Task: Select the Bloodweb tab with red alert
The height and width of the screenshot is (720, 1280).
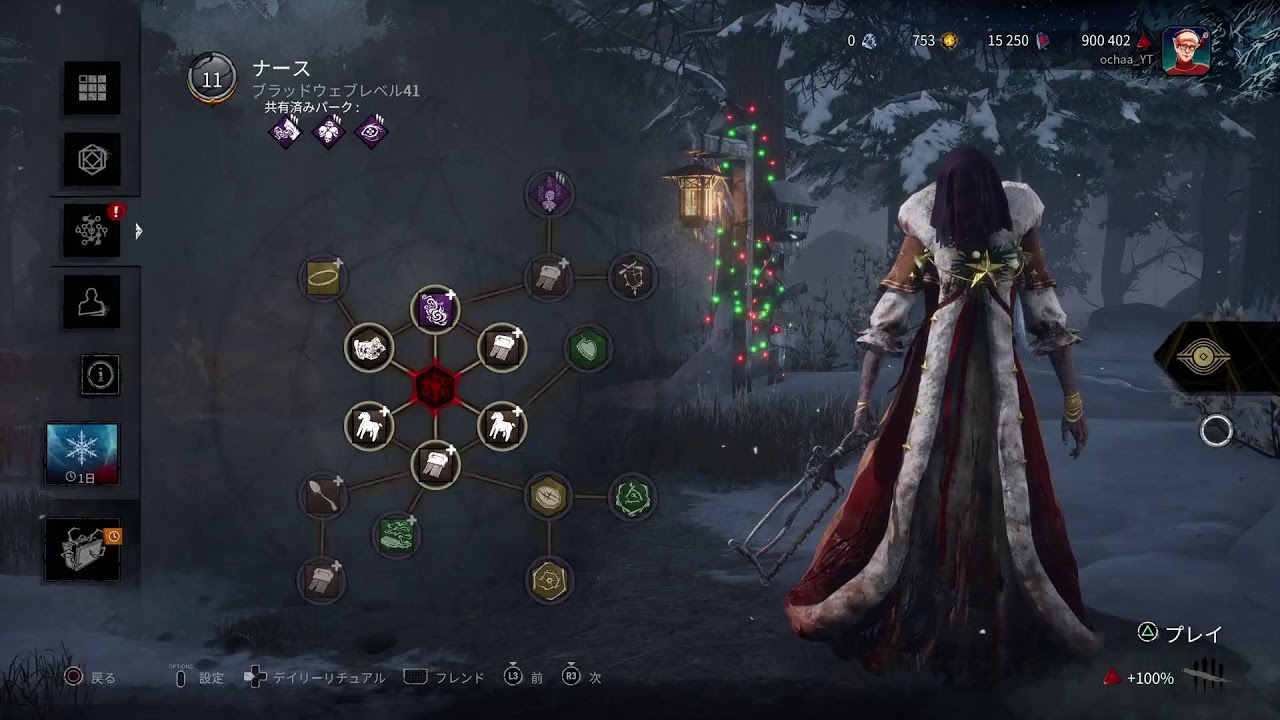Action: tap(92, 230)
